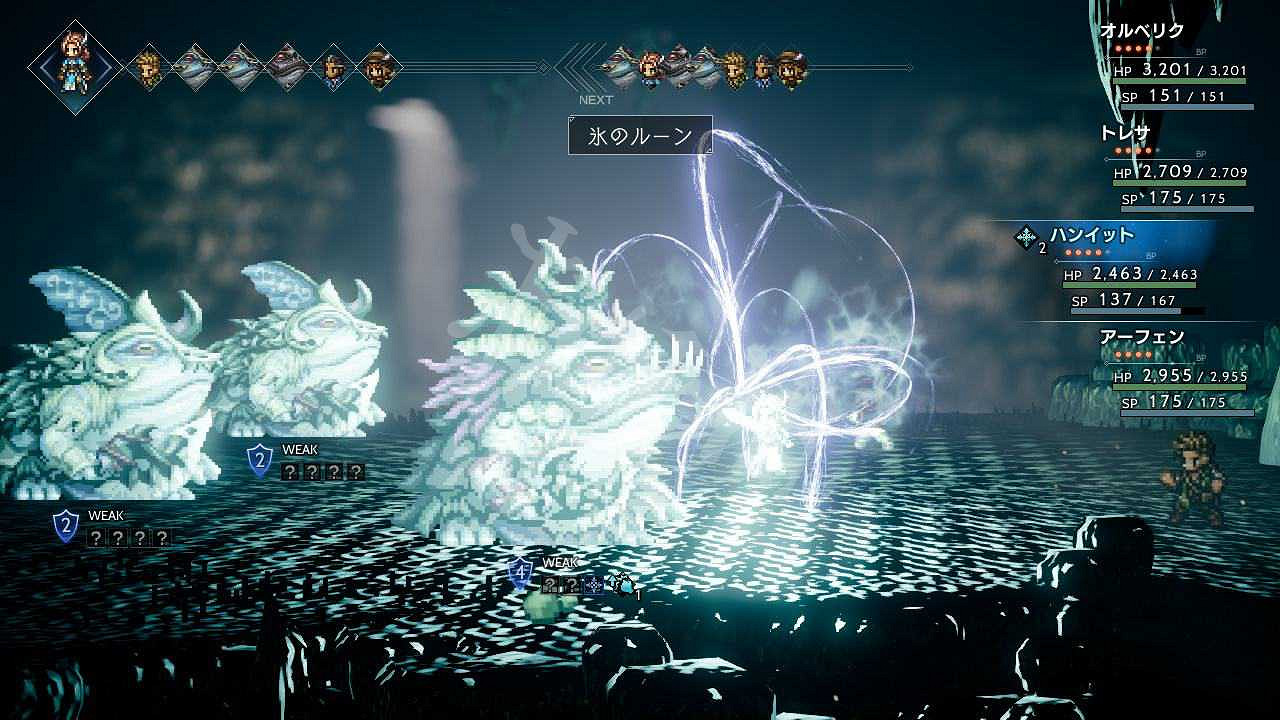This screenshot has width=1280, height=720.
Task: Toggle the WEAK indicator above the front enemy
Action: click(561, 562)
